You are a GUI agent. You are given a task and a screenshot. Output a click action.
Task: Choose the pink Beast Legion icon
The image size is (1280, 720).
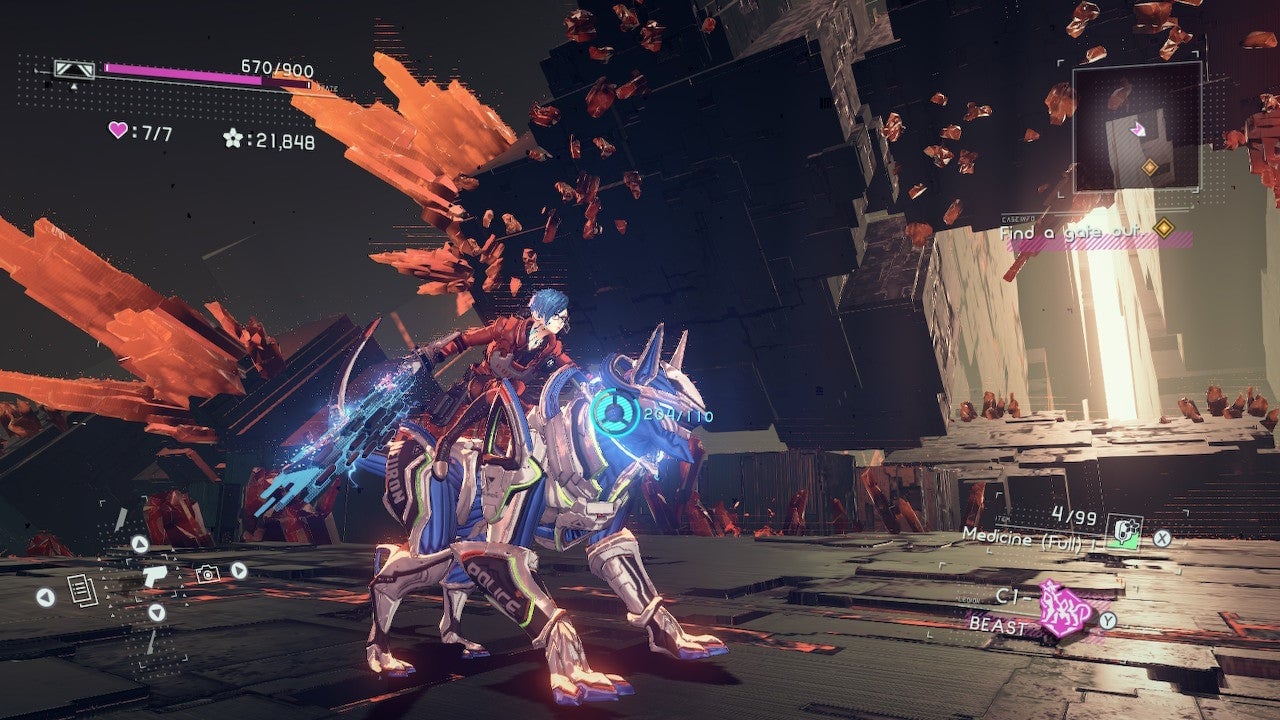tap(1062, 608)
